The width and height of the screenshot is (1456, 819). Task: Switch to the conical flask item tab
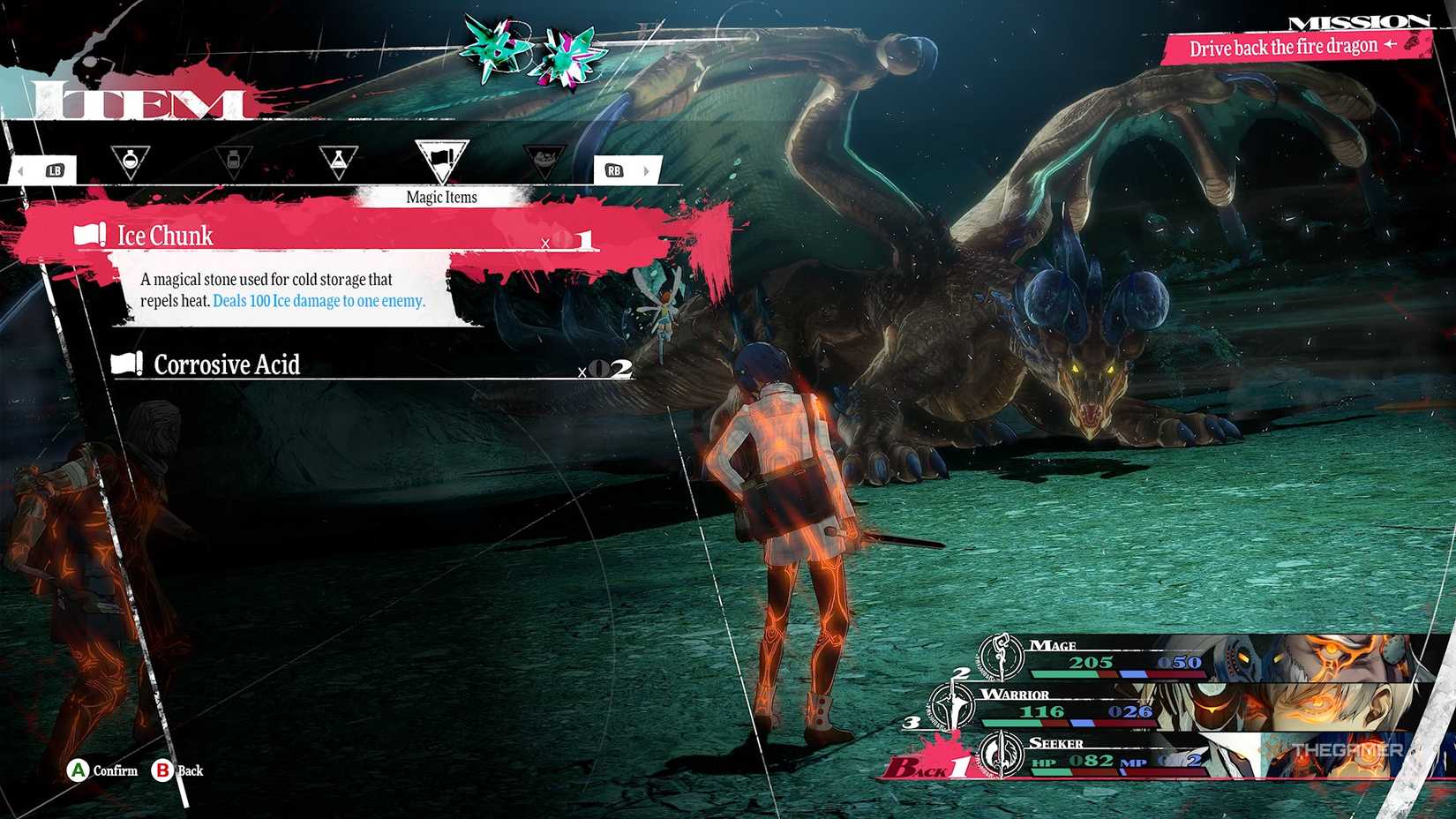click(x=338, y=162)
